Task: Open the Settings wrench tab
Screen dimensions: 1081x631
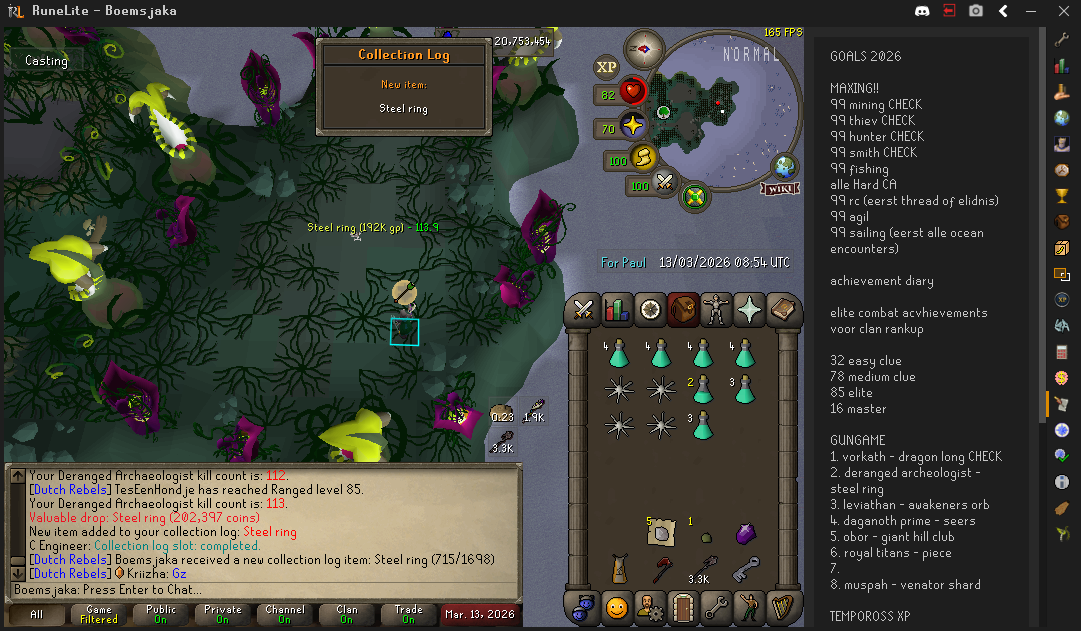Action: [x=717, y=606]
